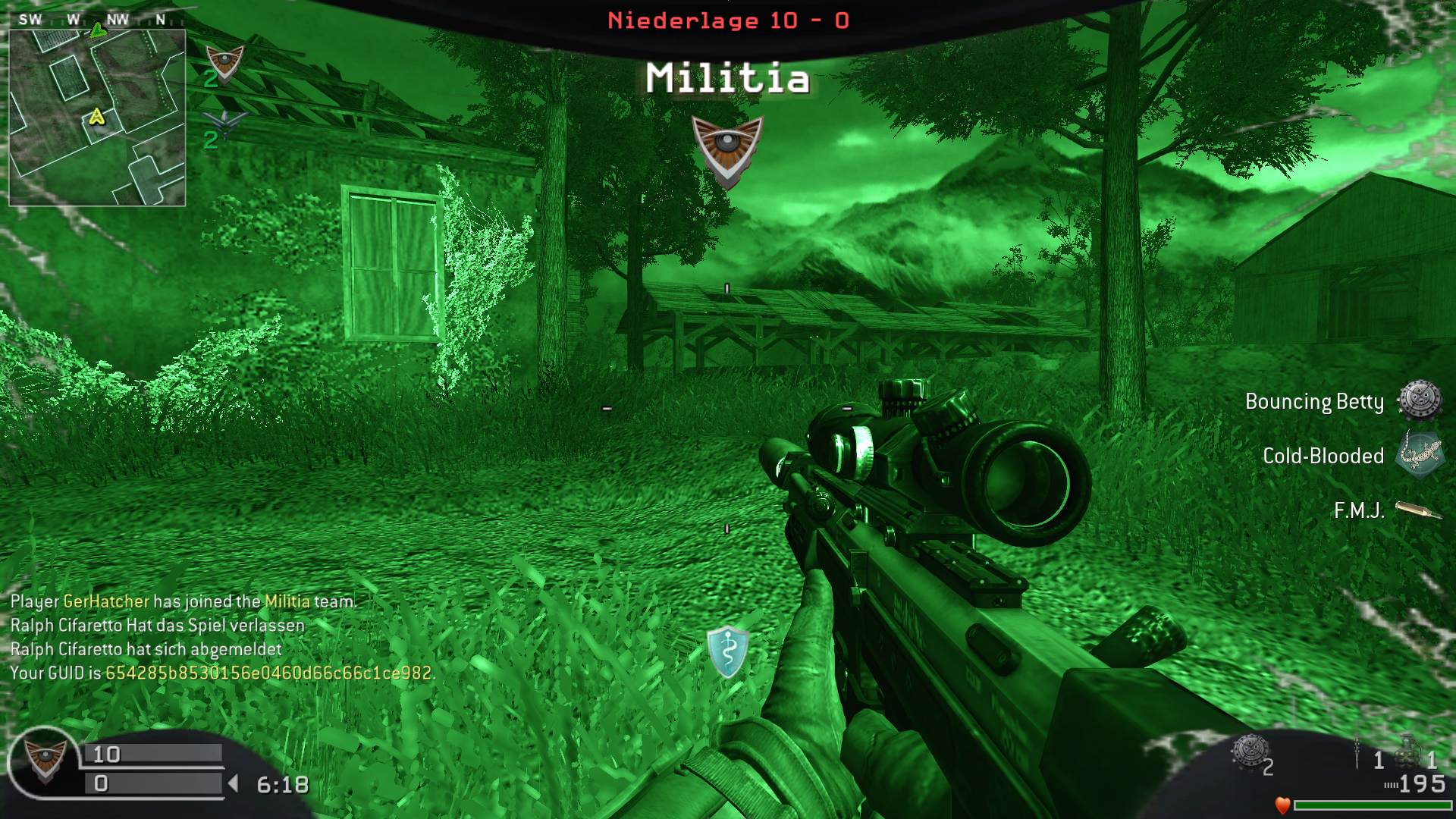
Task: Select GerHatcher's name in the message feed
Action: click(x=106, y=601)
